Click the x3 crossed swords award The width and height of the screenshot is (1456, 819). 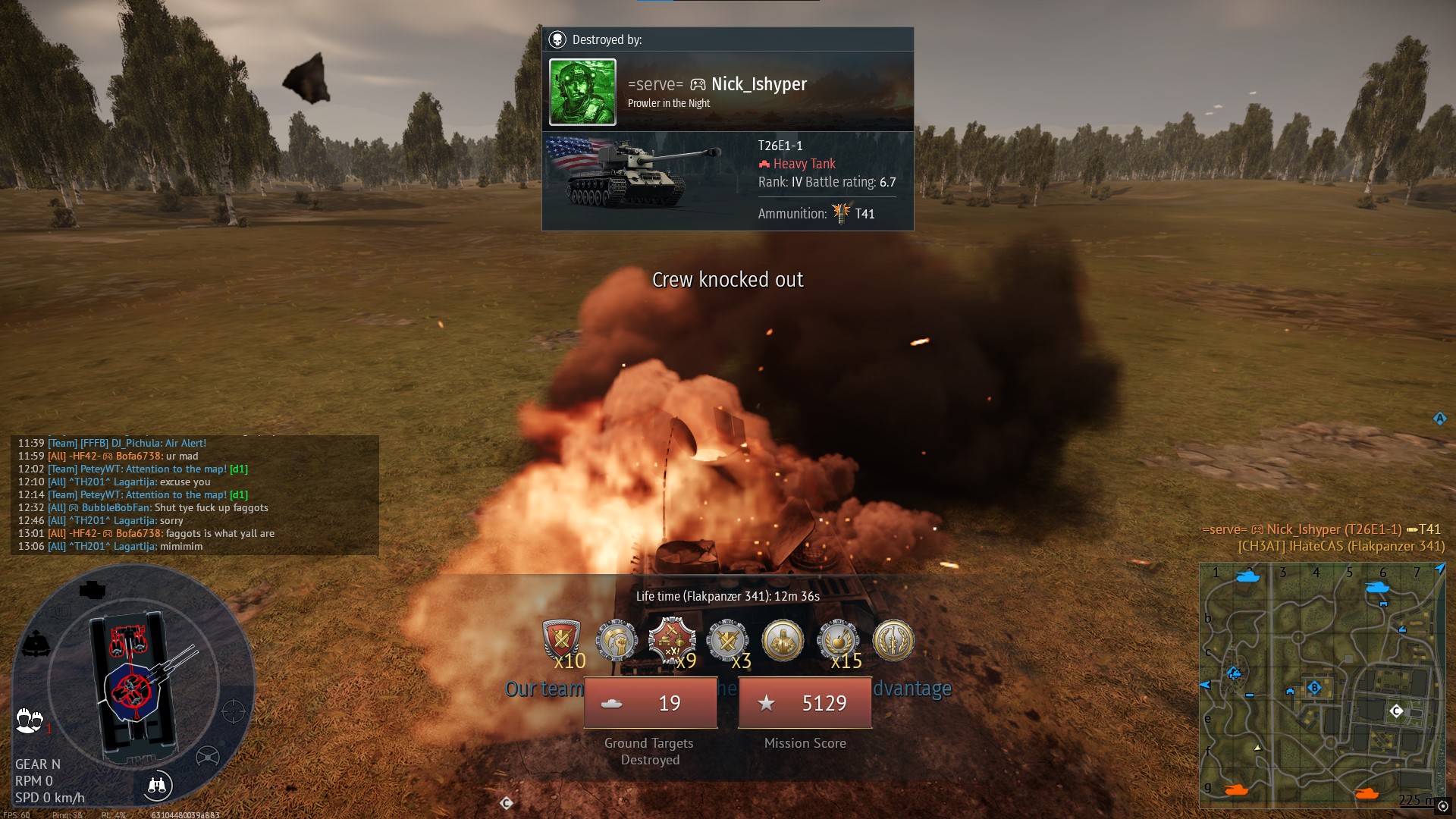(x=727, y=641)
